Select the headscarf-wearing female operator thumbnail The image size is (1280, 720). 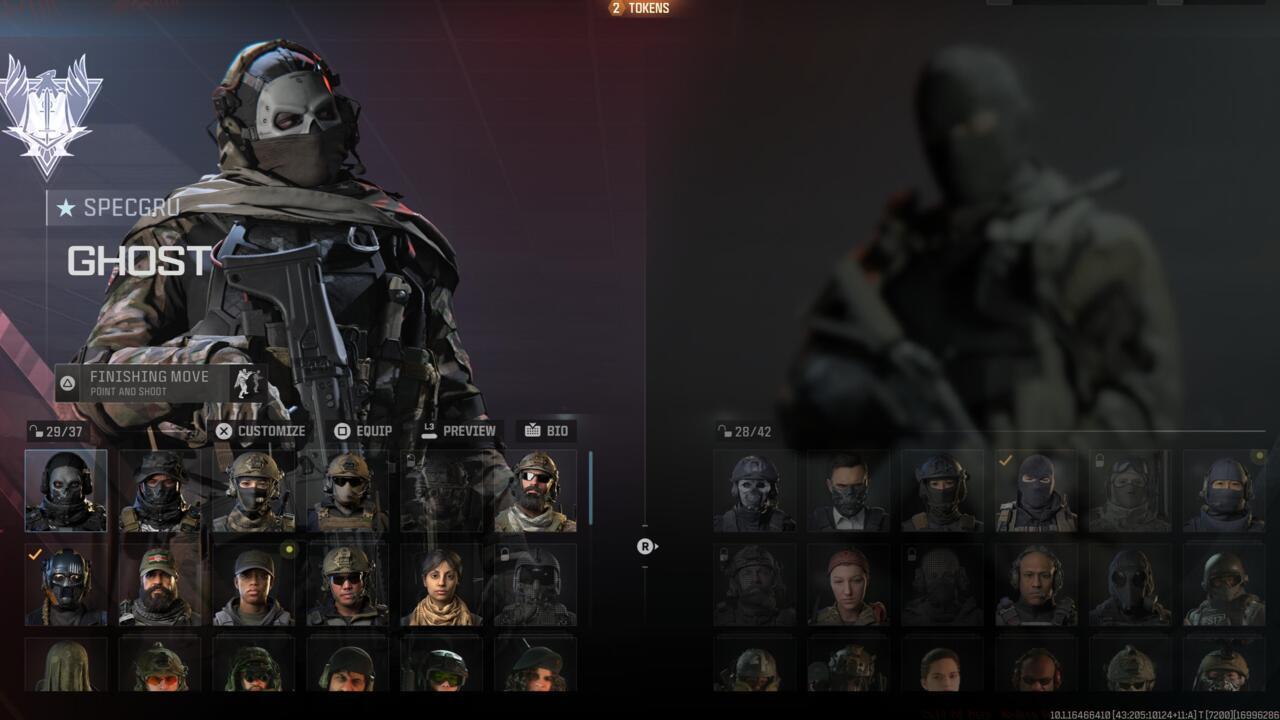click(440, 583)
